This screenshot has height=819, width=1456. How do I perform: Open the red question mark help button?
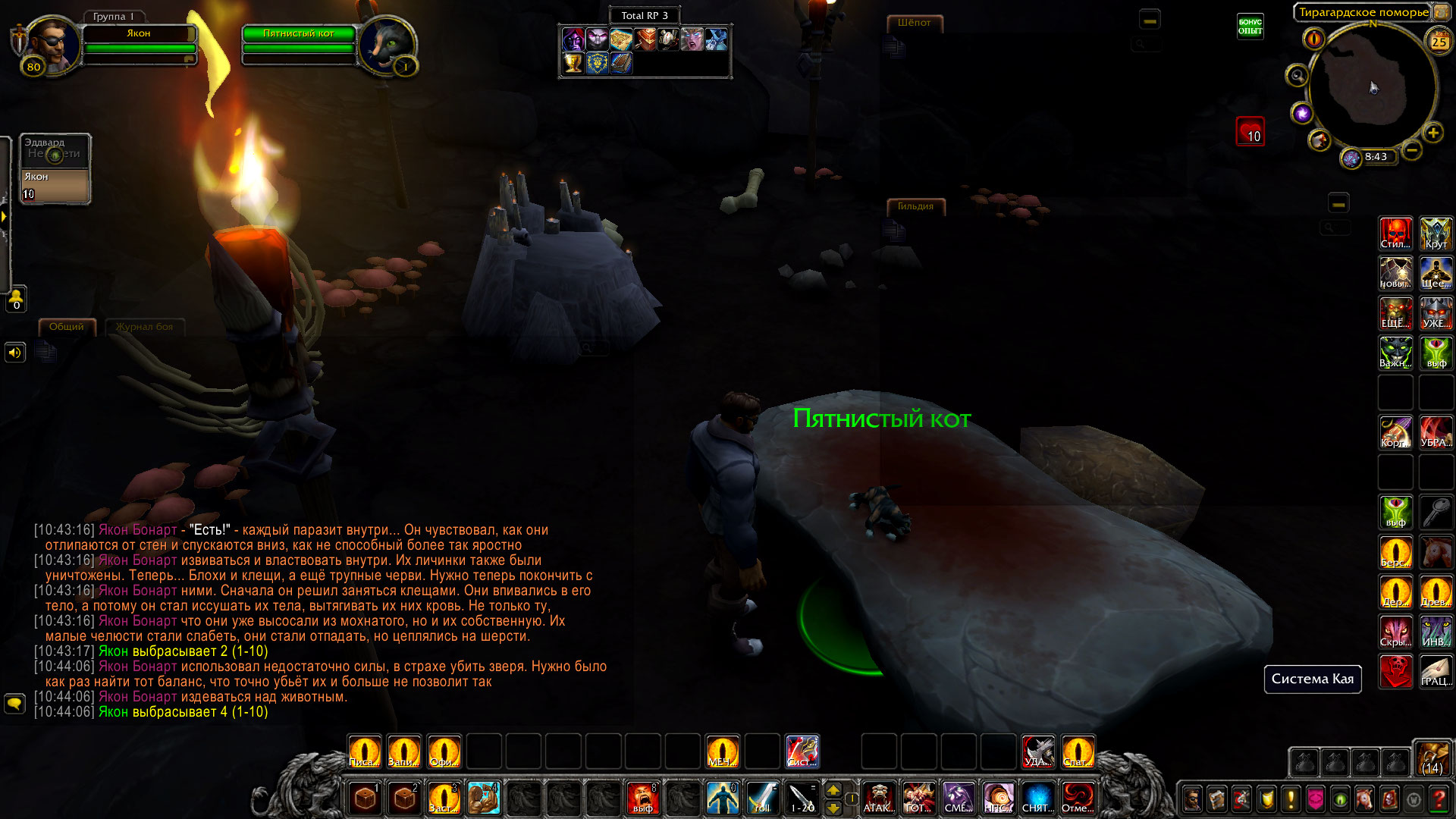coord(1438,799)
